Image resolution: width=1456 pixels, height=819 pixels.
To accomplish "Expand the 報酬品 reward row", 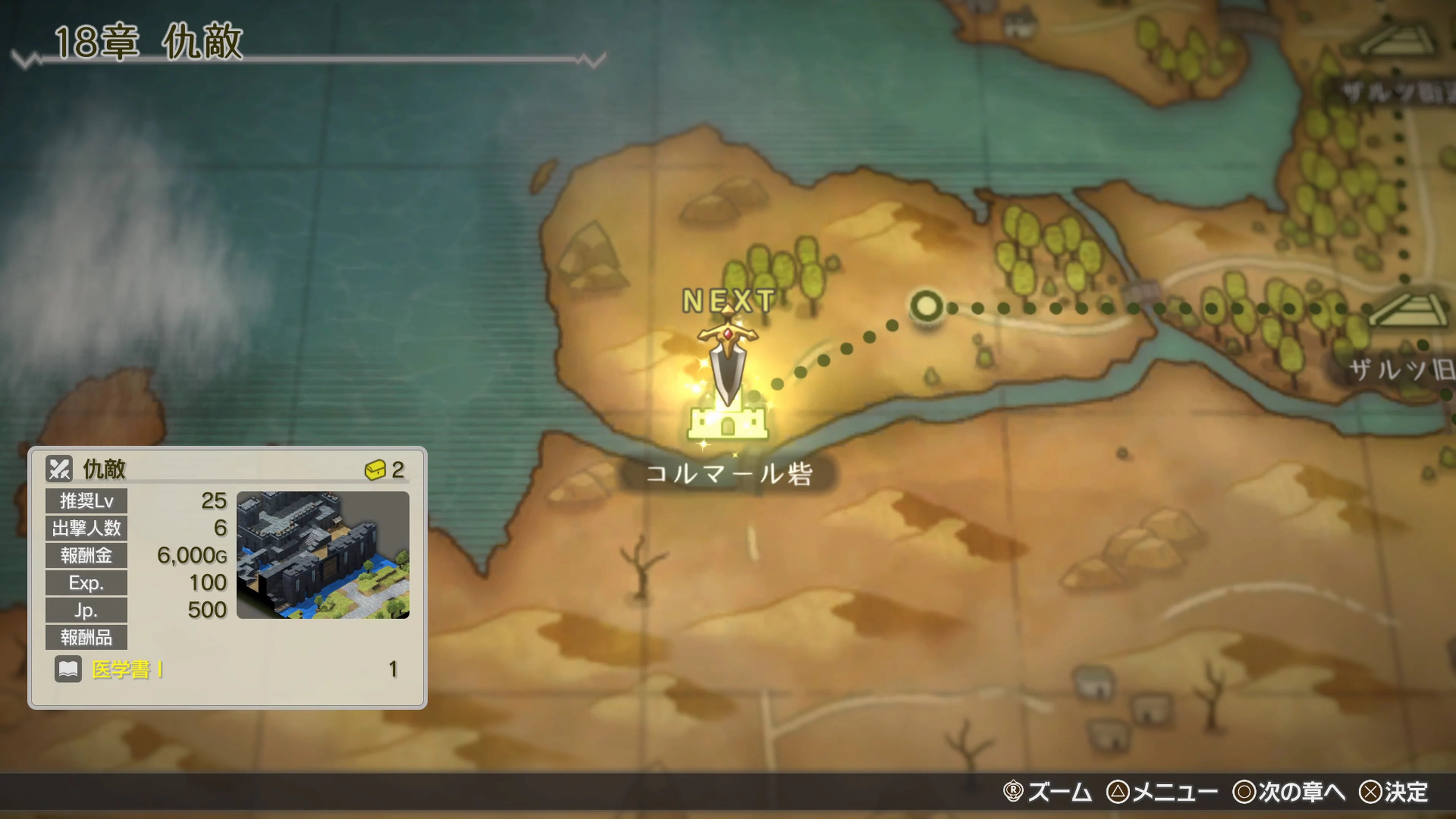I will click(86, 637).
